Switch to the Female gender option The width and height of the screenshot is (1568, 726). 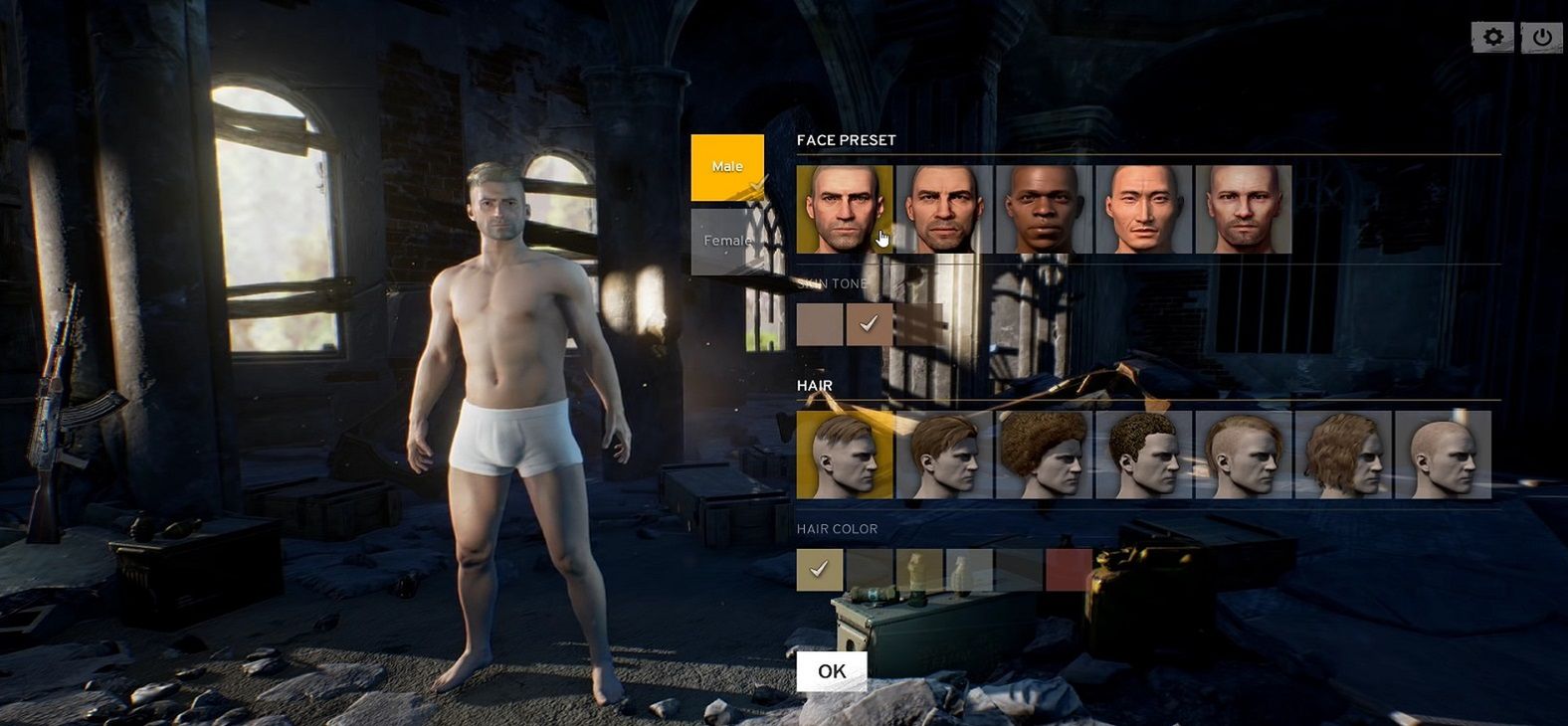727,241
